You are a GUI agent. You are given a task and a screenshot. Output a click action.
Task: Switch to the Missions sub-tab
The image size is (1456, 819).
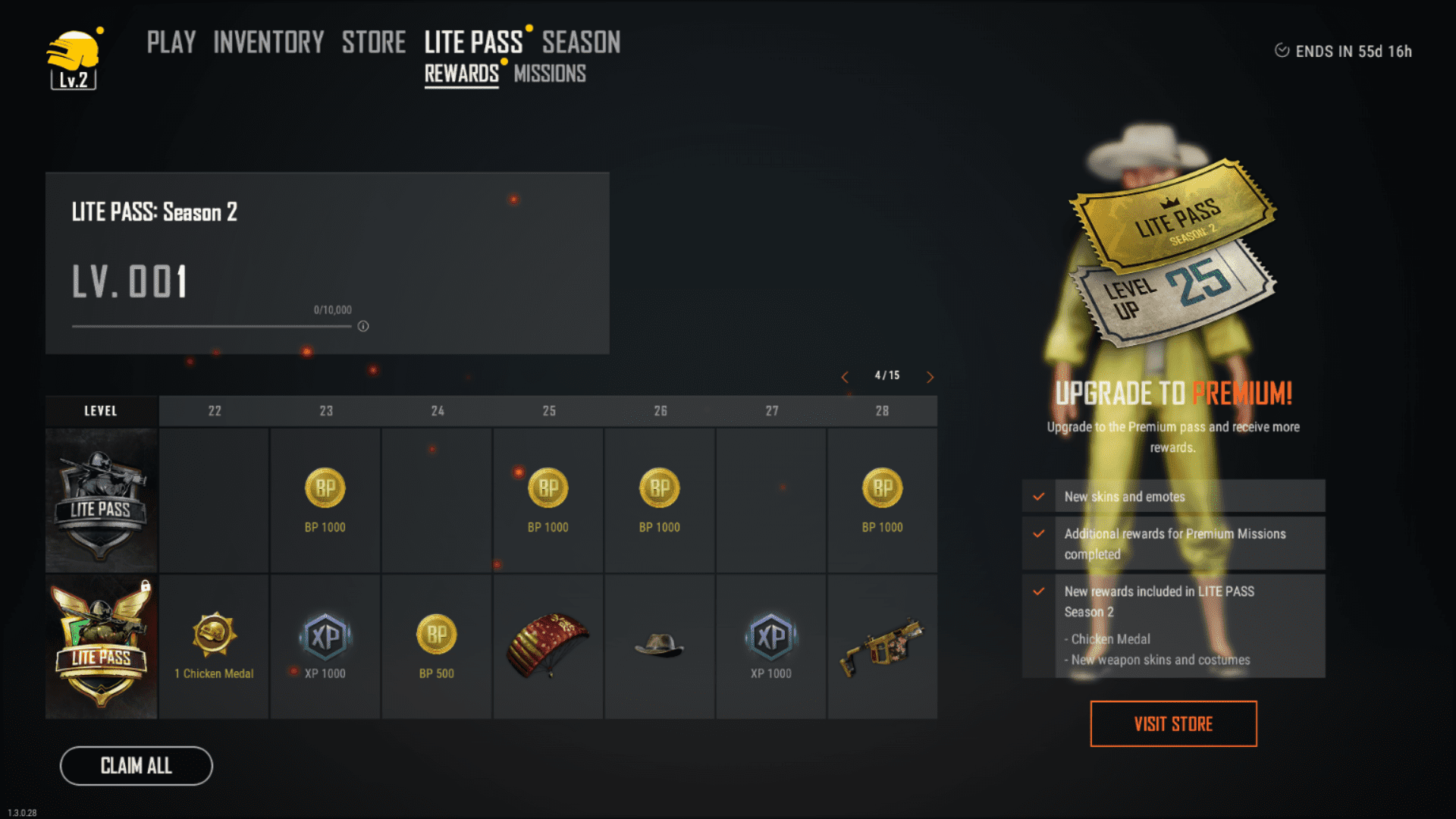[x=550, y=74]
